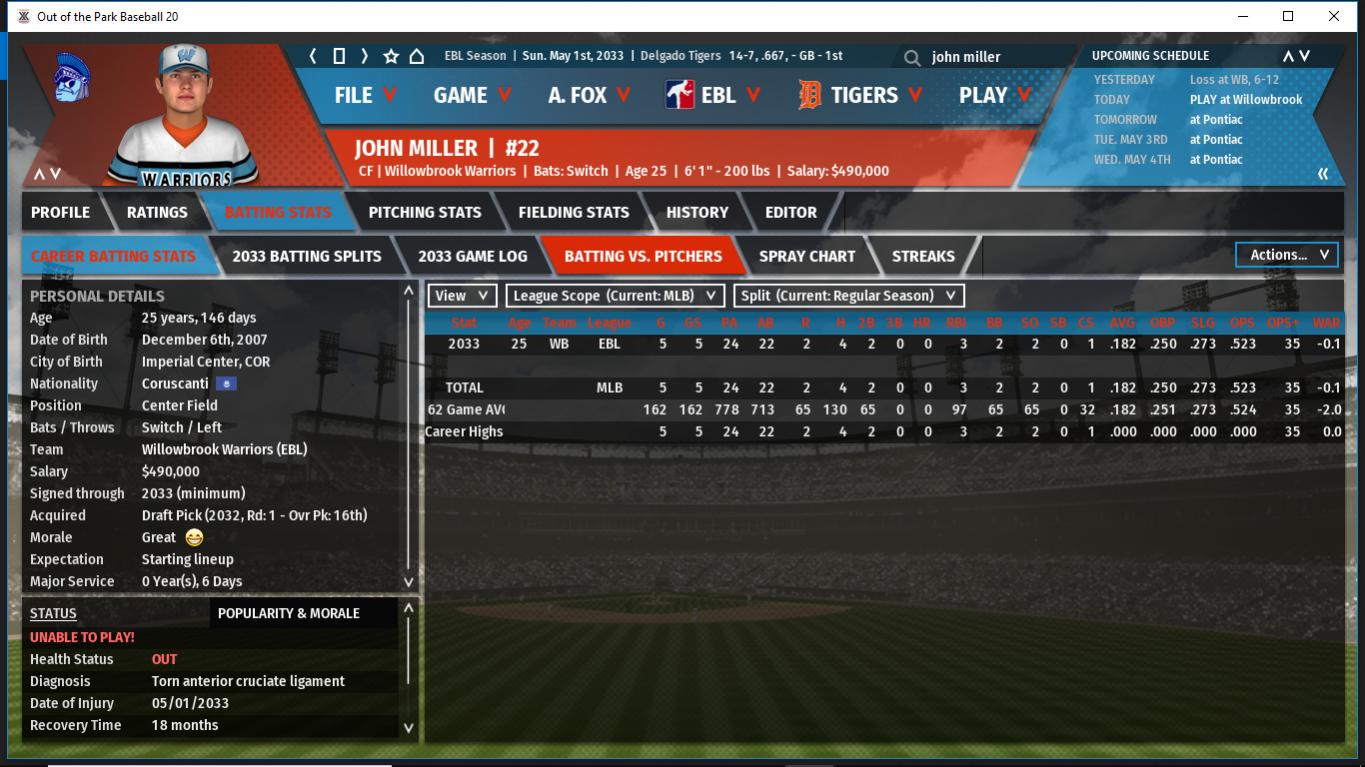1365x767 pixels.
Task: Open the SPRAY CHART tab
Action: pyautogui.click(x=807, y=256)
